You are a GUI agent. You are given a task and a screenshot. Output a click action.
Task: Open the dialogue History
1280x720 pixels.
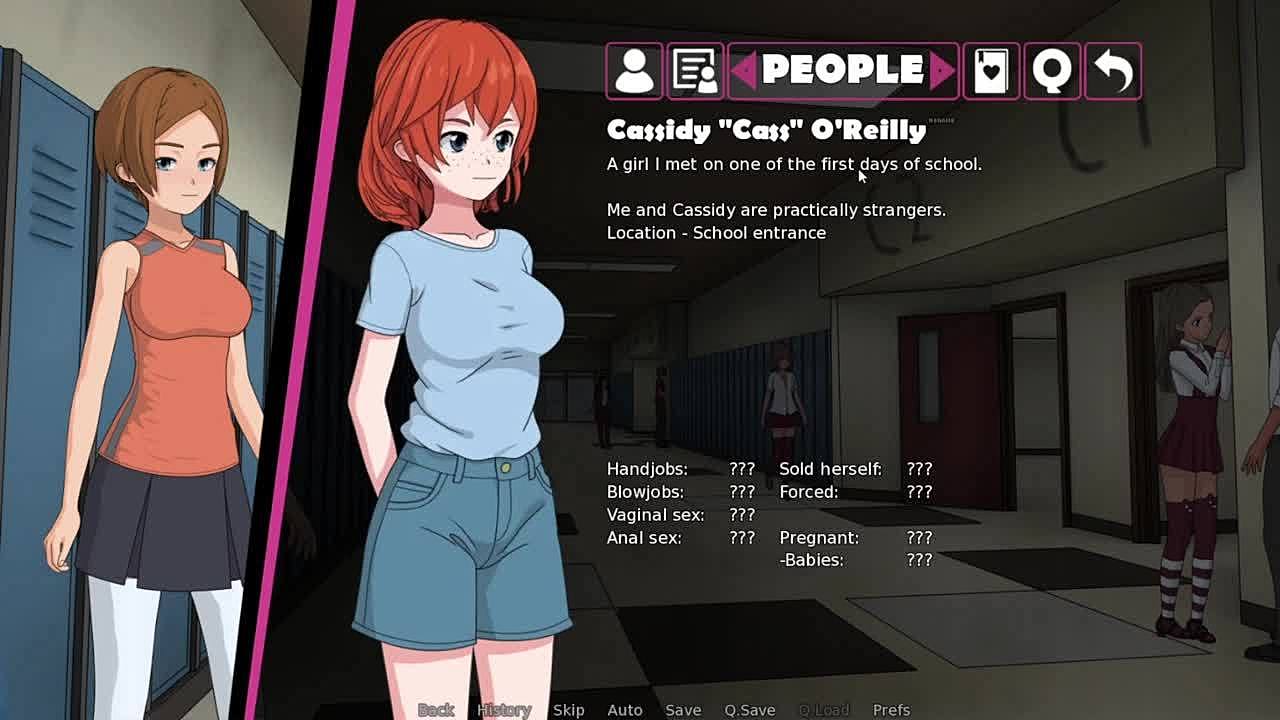(503, 710)
